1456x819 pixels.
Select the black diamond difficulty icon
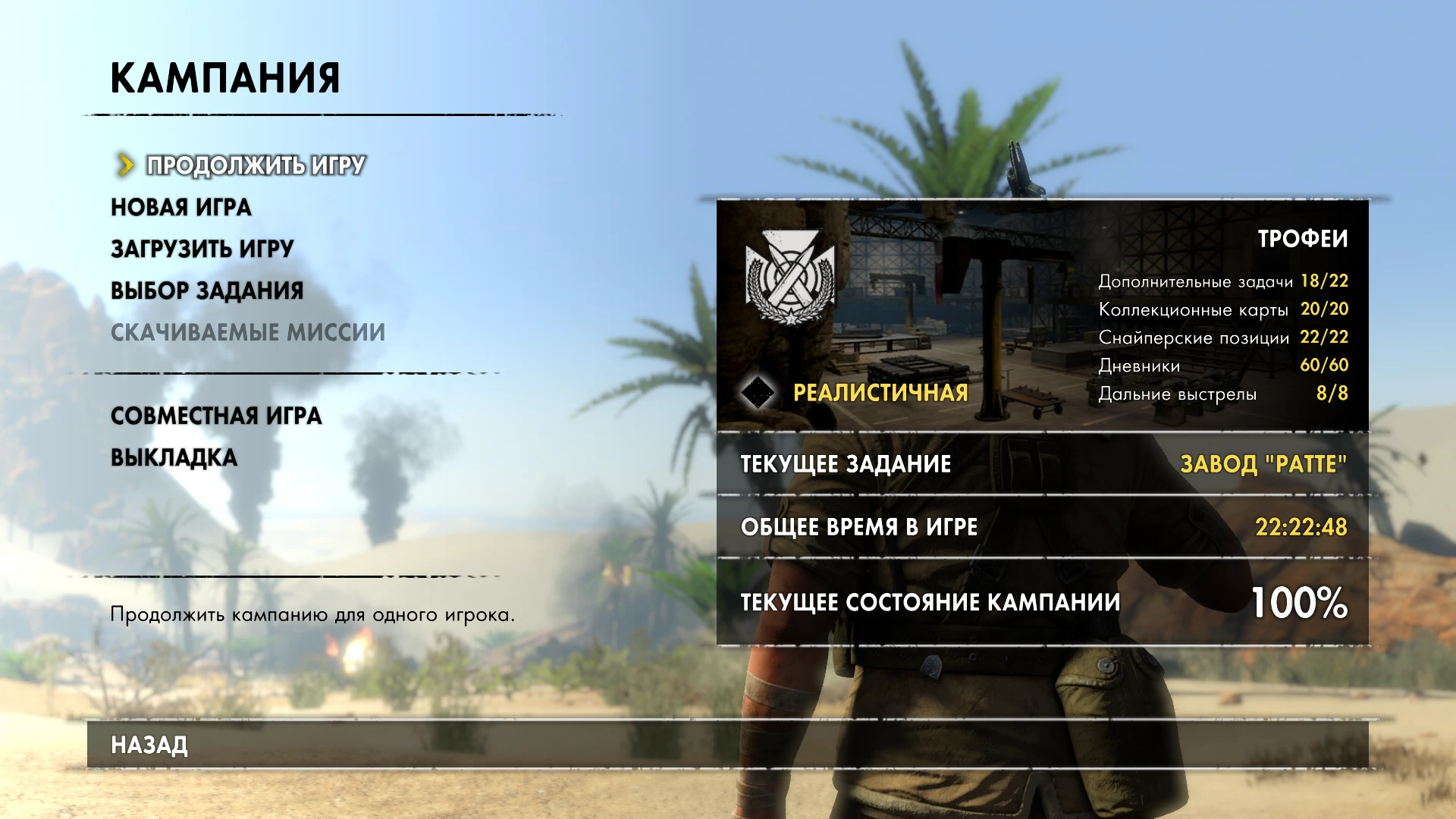point(757,393)
